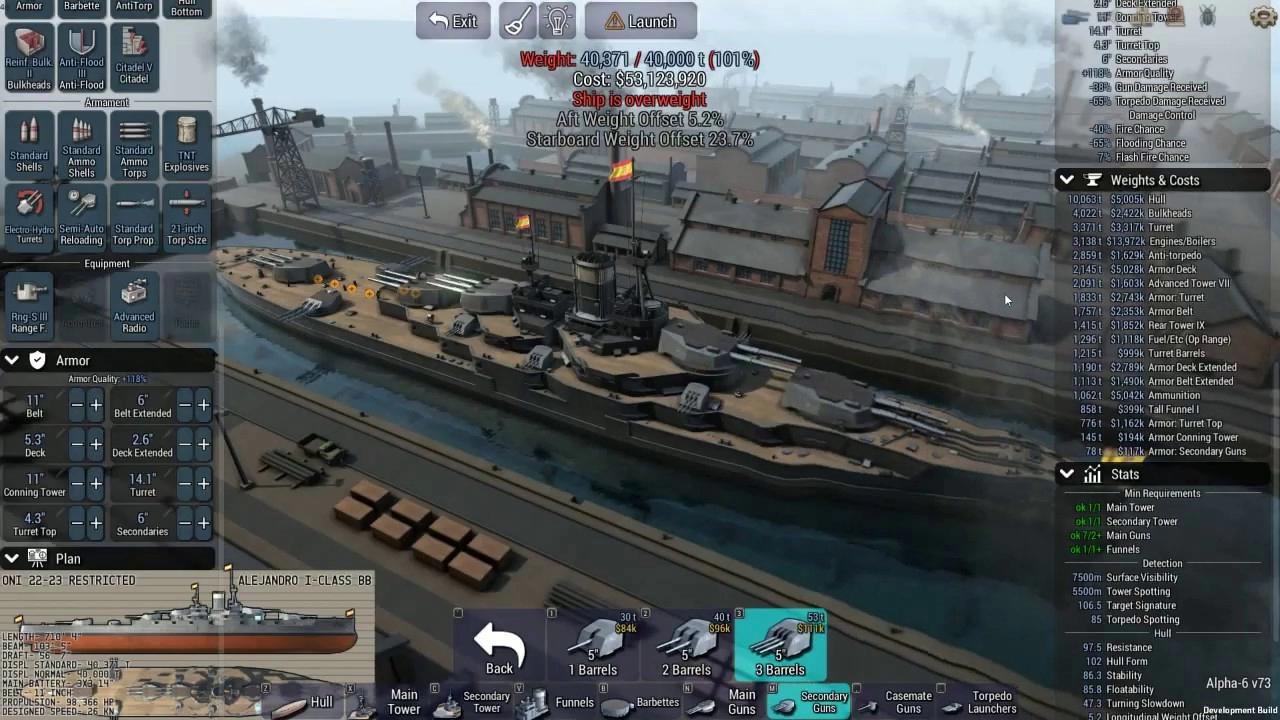Switch to Casemate Guns category
1280x720 pixels.
pos(908,702)
